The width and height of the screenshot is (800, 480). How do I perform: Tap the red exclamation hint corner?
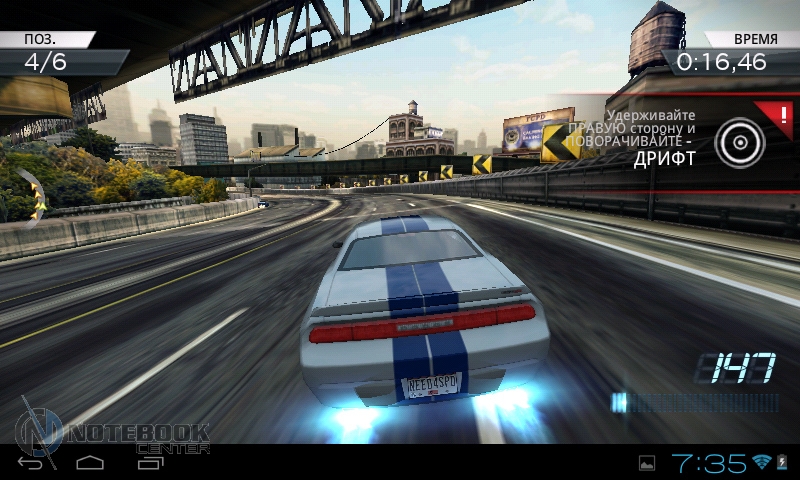point(776,111)
